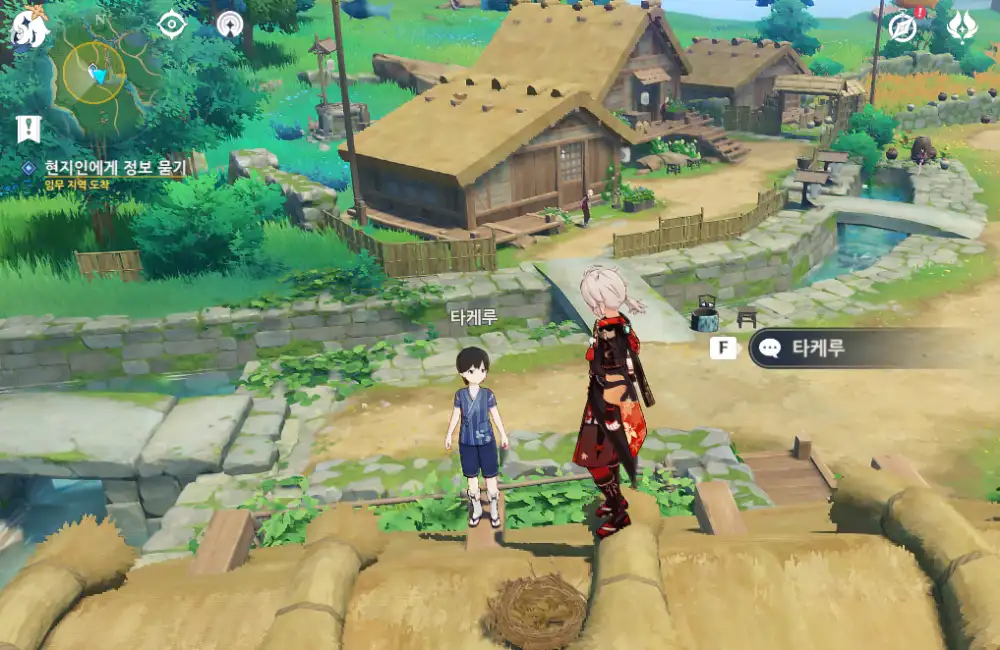The width and height of the screenshot is (1000, 650).
Task: Open the minimap
Action: click(95, 72)
